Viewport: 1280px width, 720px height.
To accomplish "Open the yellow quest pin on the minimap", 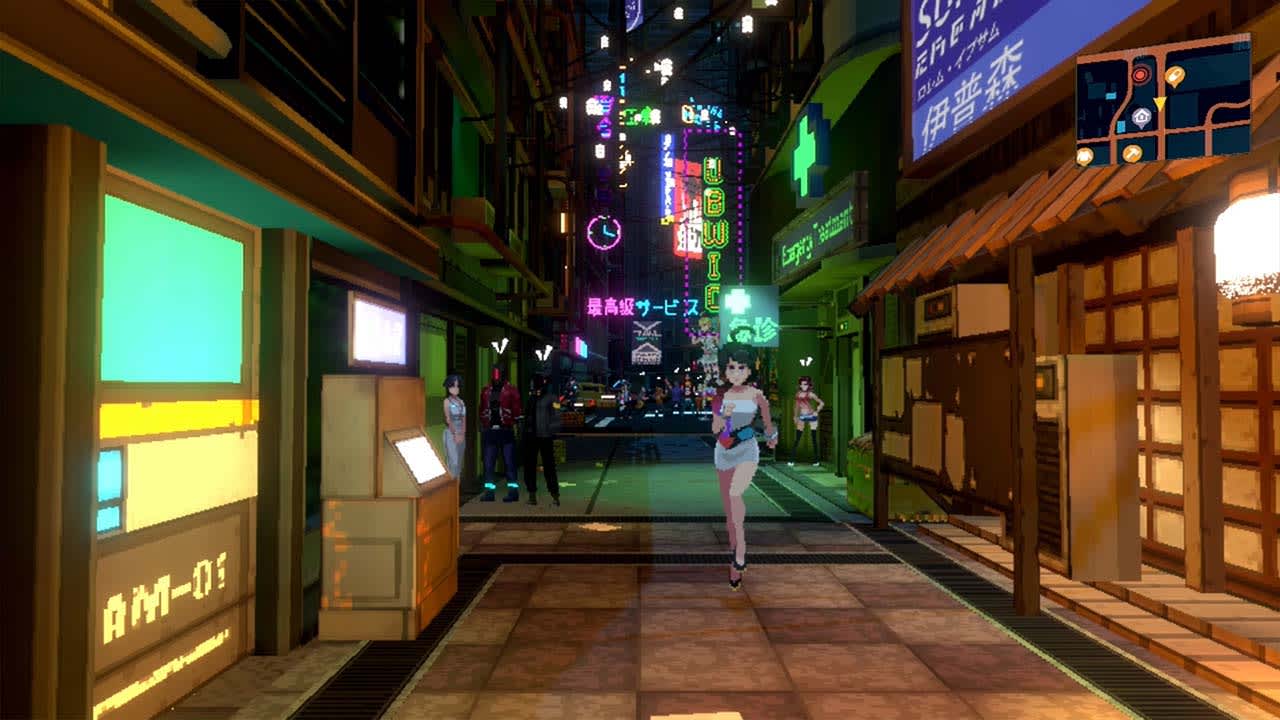I will tap(1174, 77).
